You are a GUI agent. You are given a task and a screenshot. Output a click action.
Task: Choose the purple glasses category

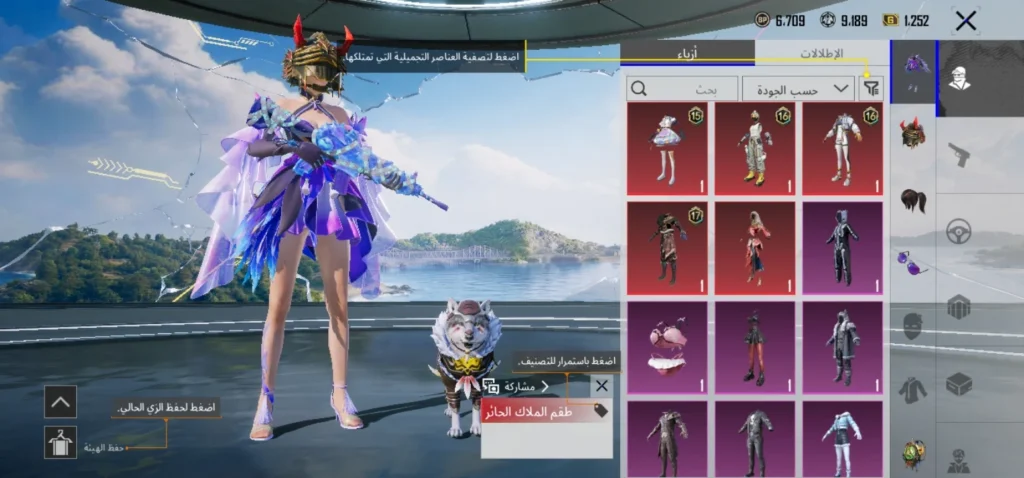912,263
